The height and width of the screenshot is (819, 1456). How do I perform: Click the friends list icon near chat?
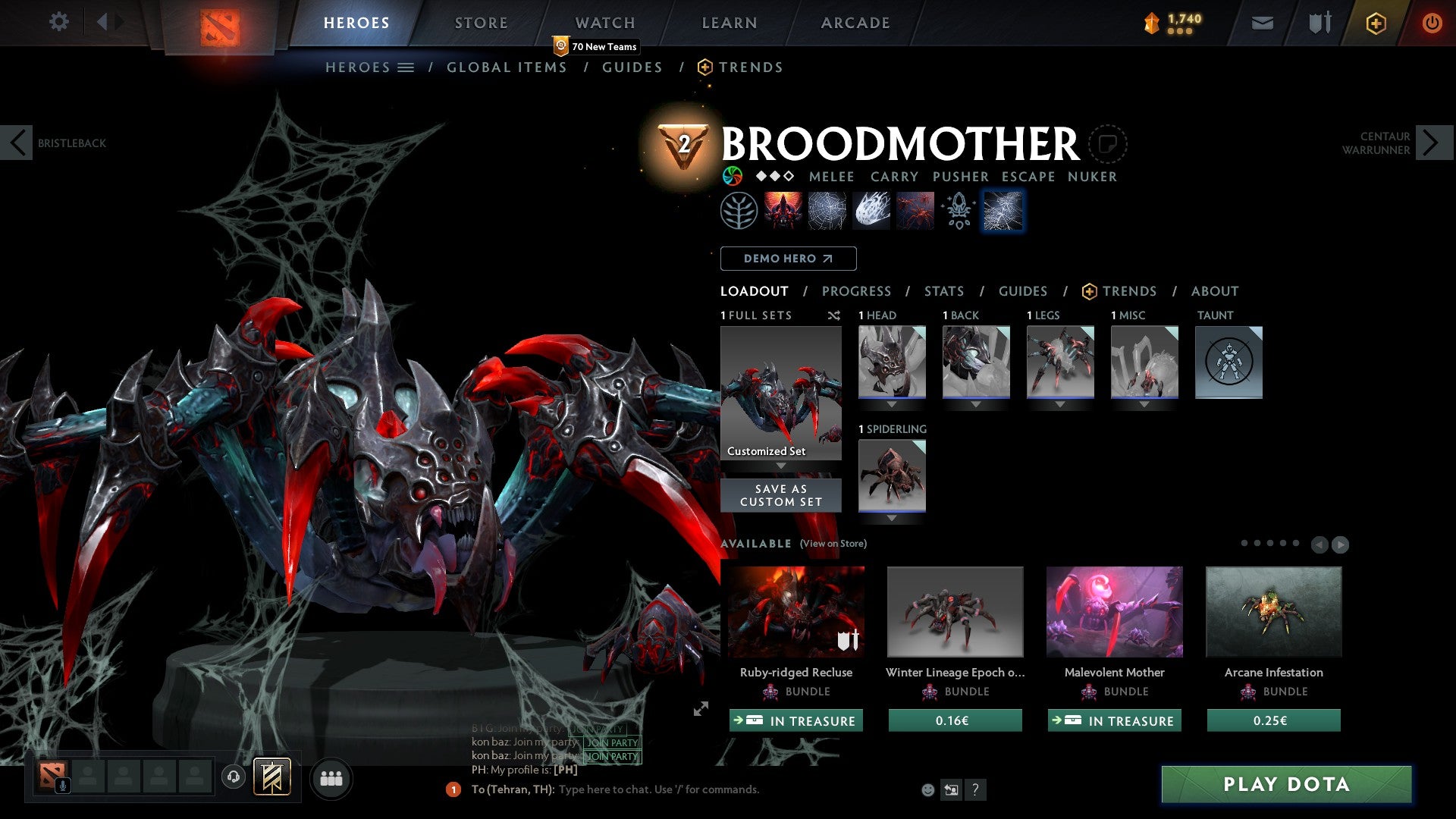point(331,778)
